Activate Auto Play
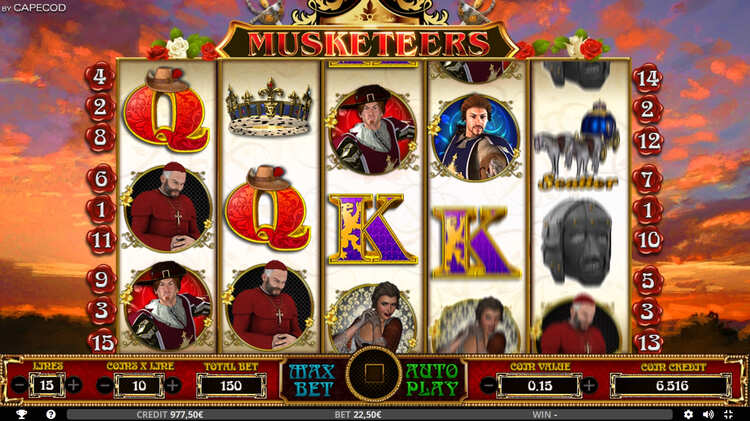This screenshot has height=421, width=750. (x=432, y=378)
